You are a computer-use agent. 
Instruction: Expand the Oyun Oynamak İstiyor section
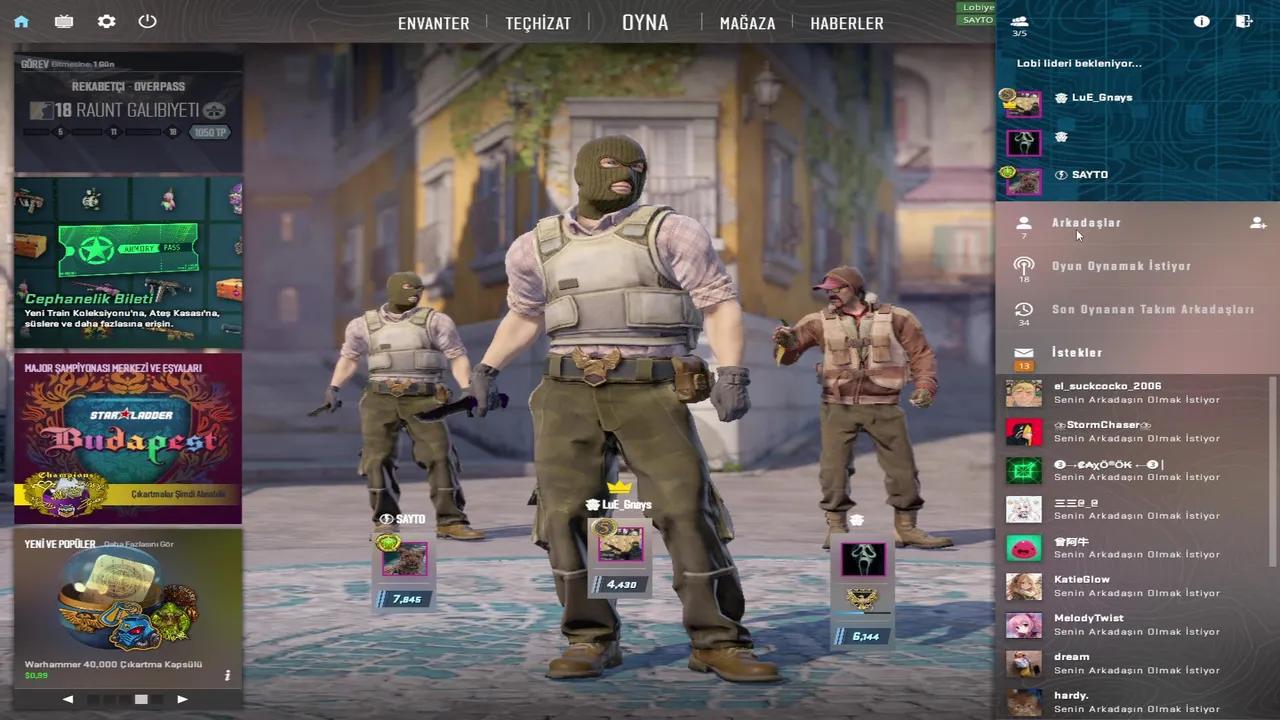pyautogui.click(x=1121, y=266)
